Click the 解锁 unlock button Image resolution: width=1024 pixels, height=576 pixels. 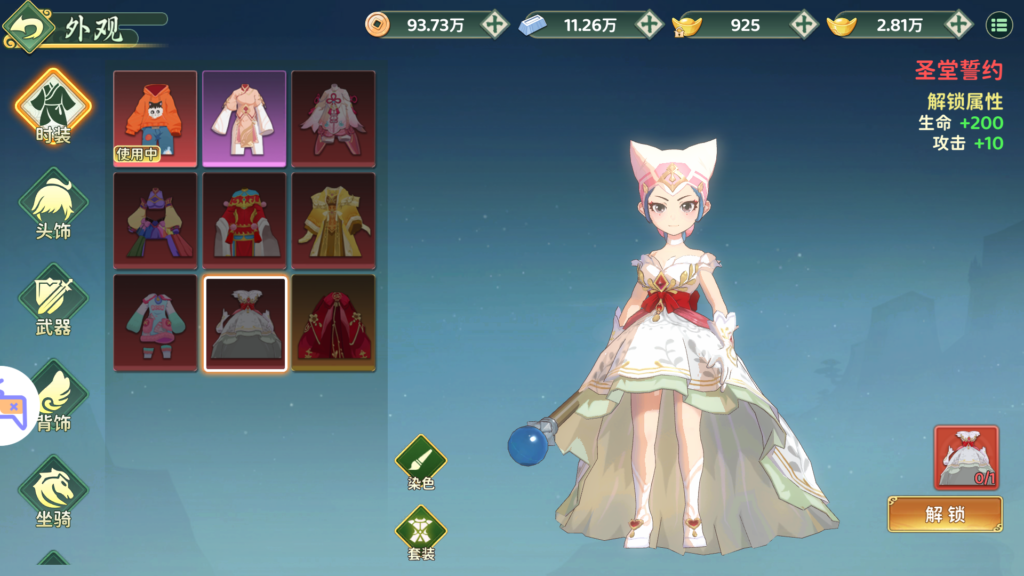click(x=944, y=514)
